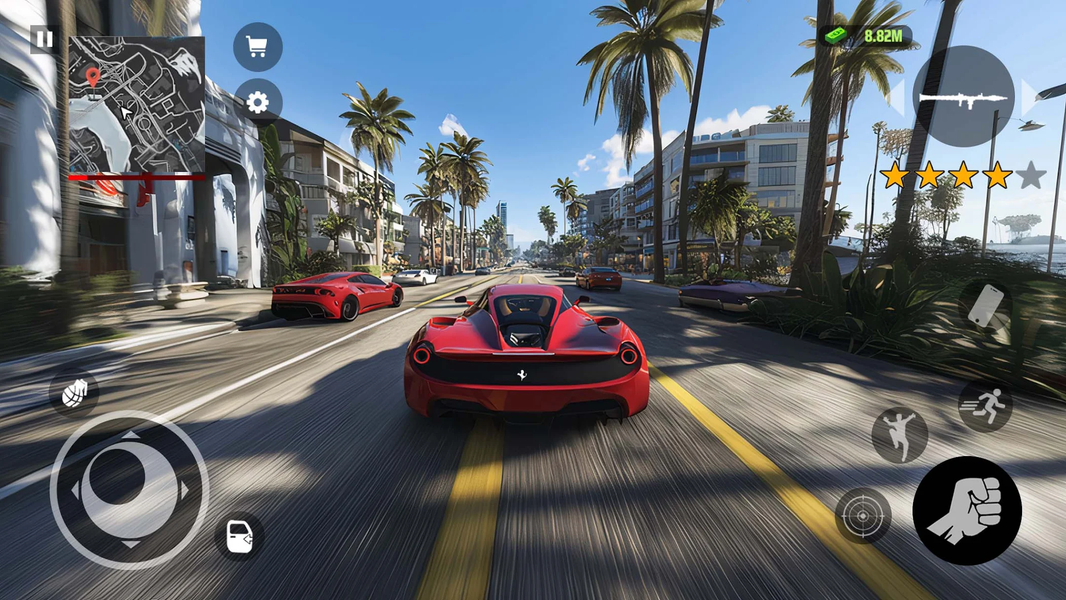1066x600 pixels.
Task: Throw a grenade using the grenade icon
Action: pos(74,393)
